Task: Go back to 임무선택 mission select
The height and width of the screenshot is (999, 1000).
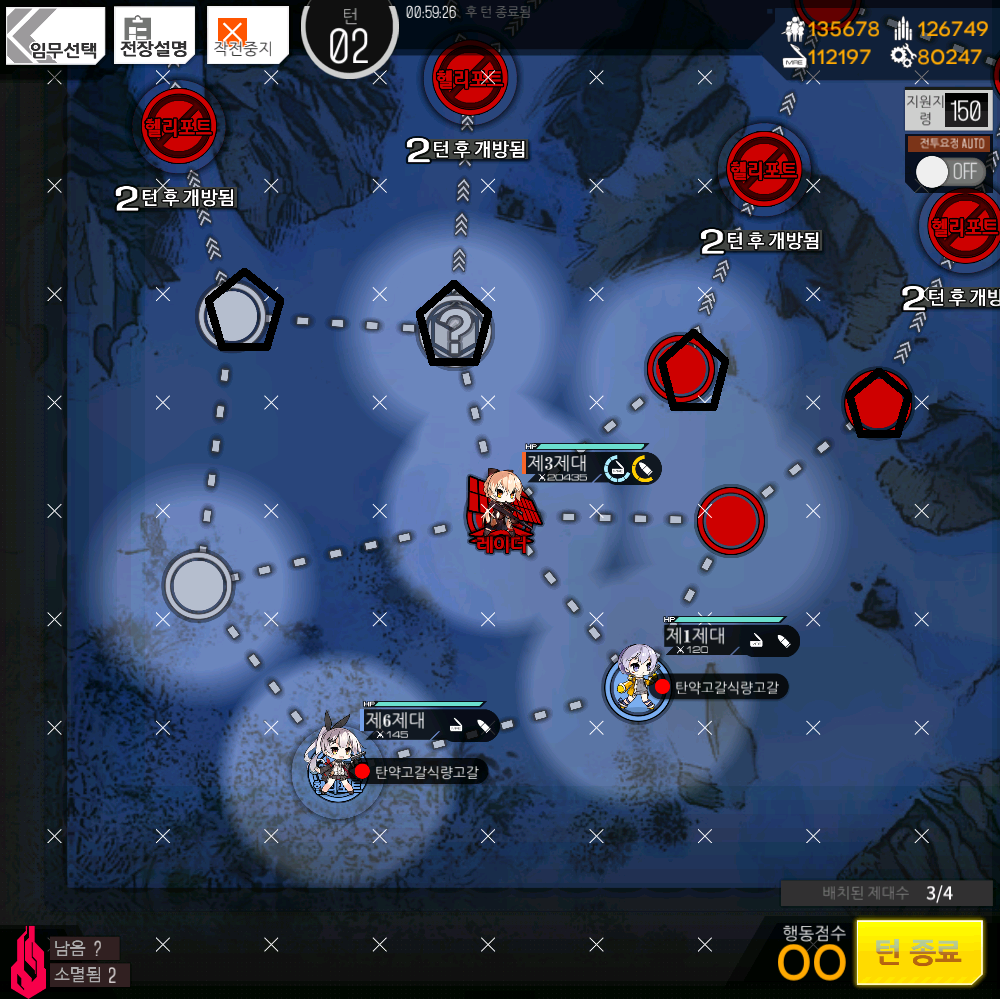Action: click(x=56, y=37)
